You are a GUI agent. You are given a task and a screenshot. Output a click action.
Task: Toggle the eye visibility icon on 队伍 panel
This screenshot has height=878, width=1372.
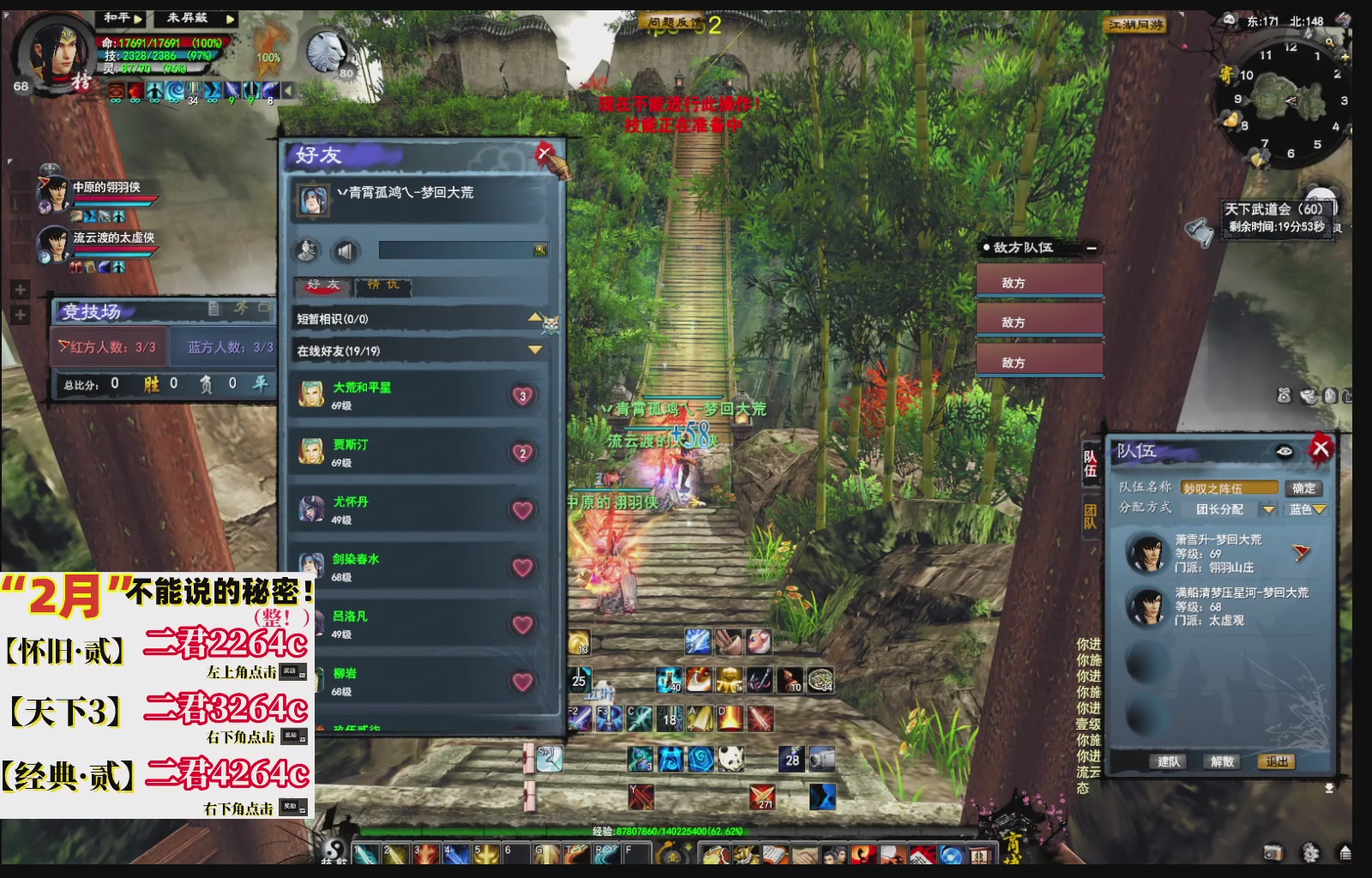coord(1284,450)
